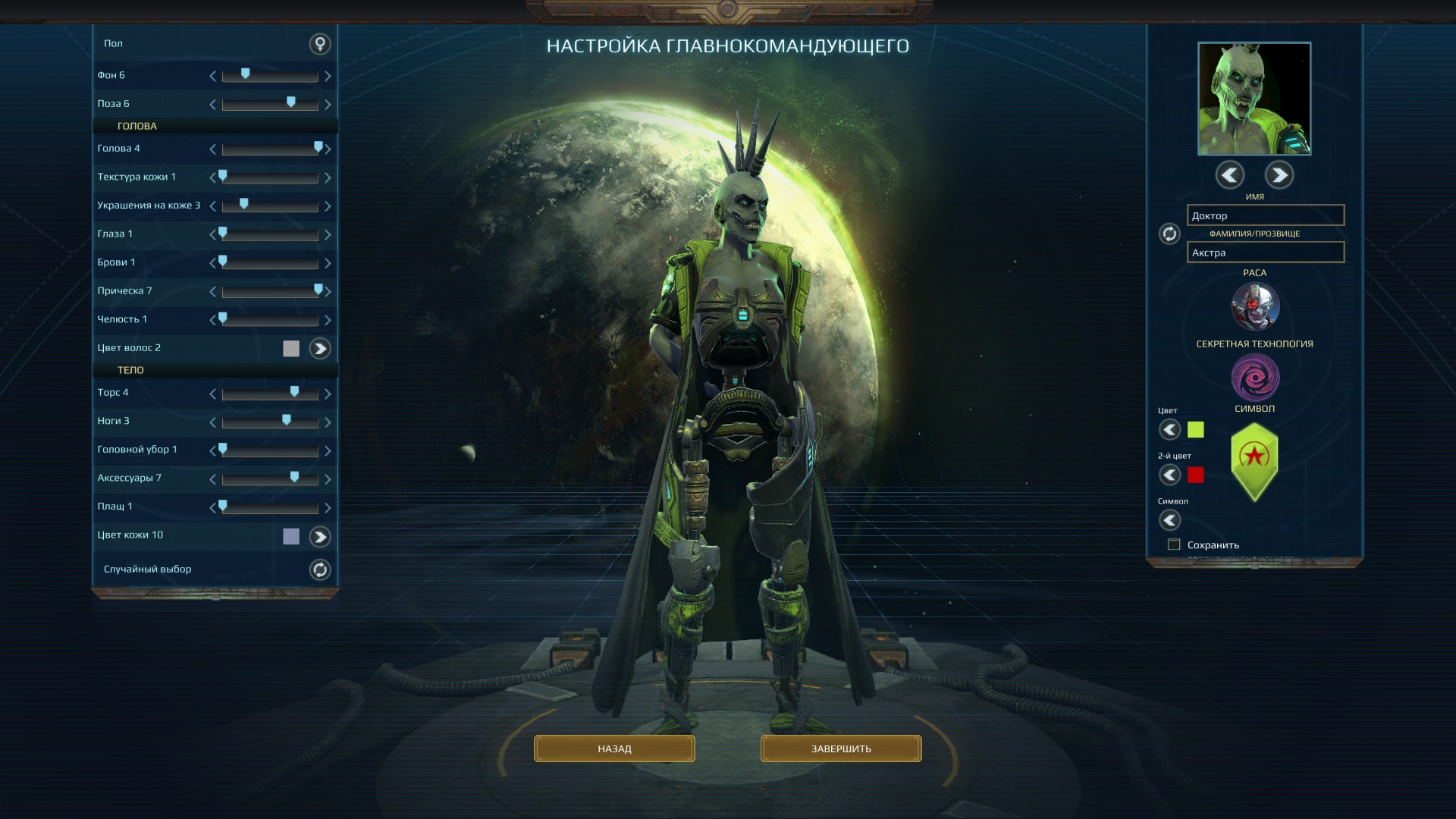Show the previous commander portrait
Image resolution: width=1456 pixels, height=819 pixels.
coord(1229,175)
